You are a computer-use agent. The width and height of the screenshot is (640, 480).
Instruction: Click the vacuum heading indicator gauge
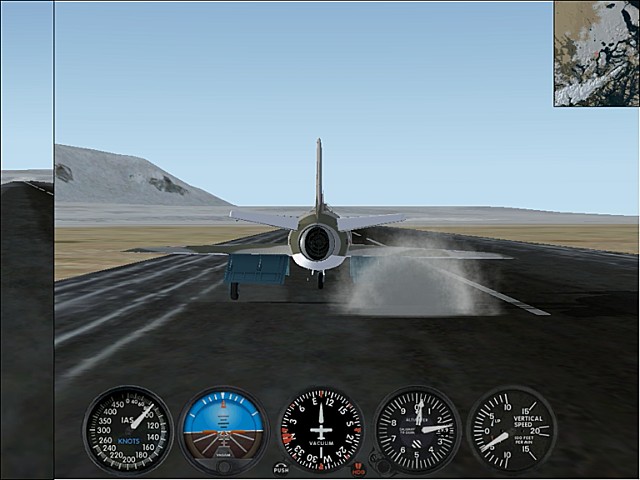(x=321, y=430)
